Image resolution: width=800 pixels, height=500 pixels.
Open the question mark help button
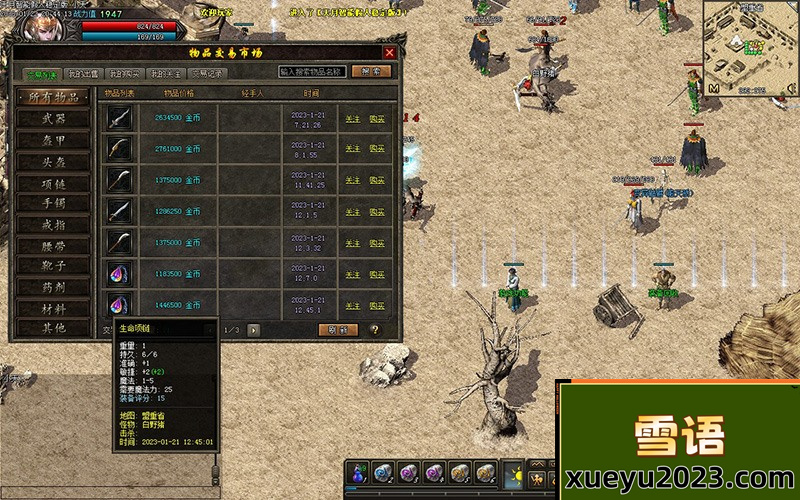375,329
